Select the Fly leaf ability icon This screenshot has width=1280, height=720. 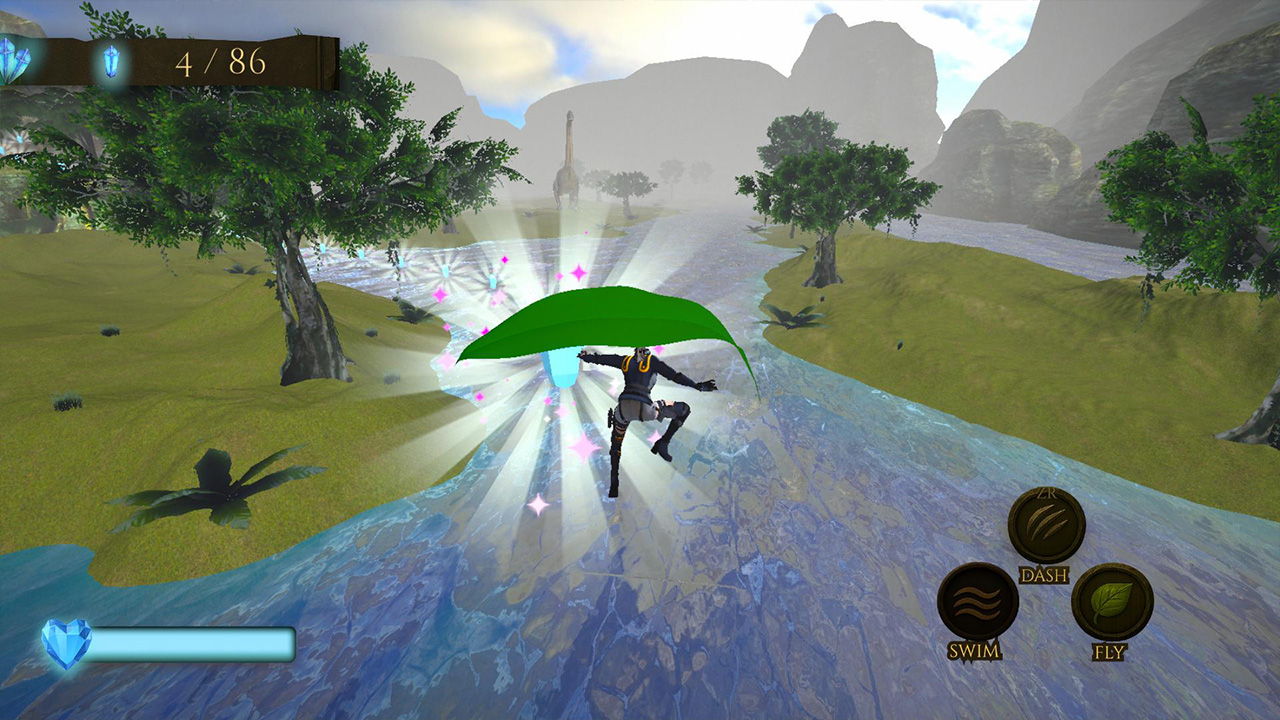click(1113, 604)
